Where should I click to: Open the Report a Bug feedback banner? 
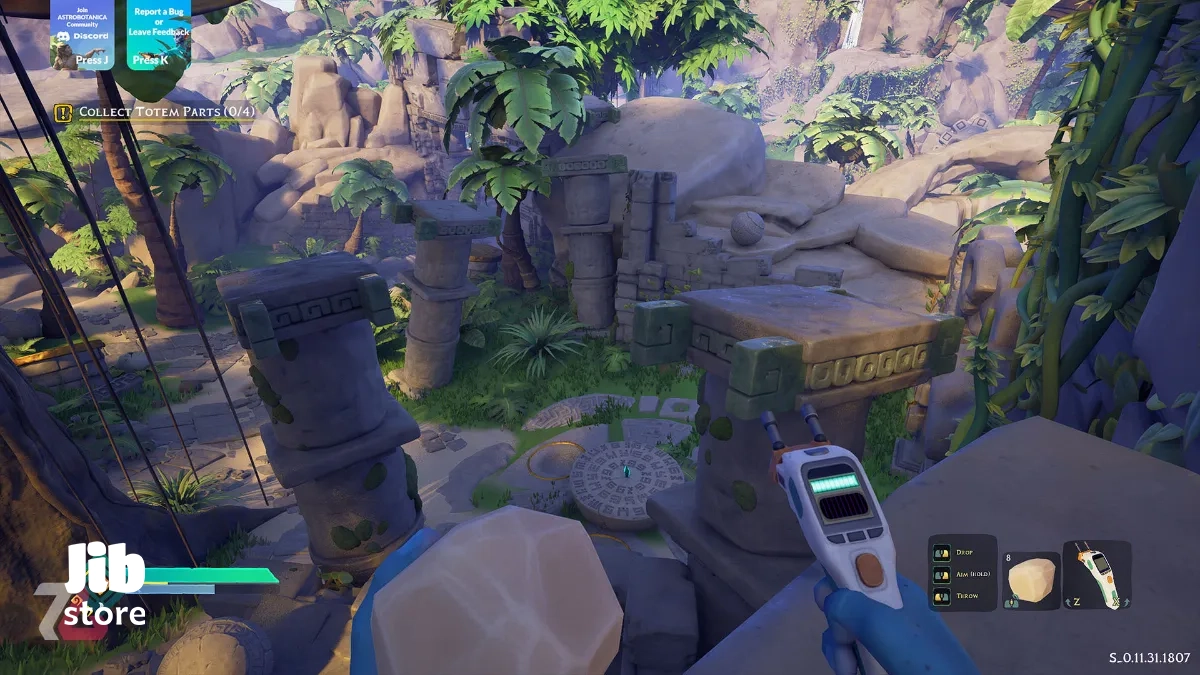(158, 34)
